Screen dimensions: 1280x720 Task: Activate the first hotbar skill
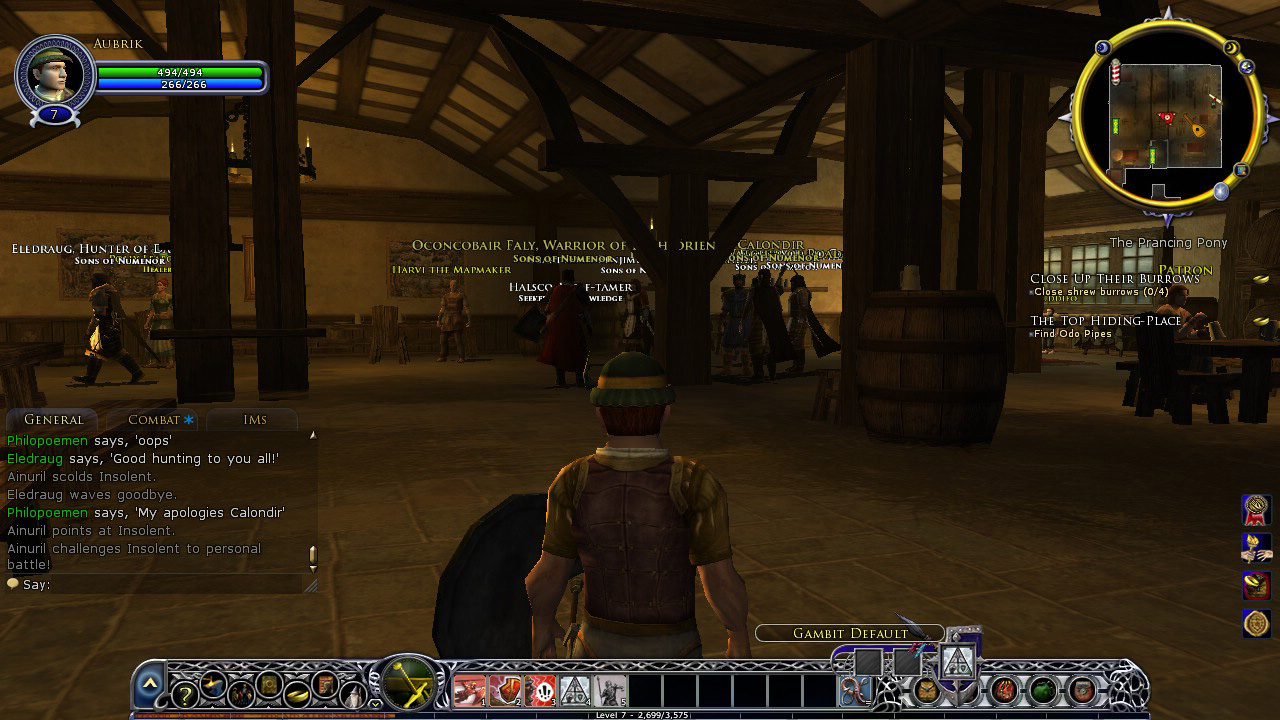[x=469, y=691]
